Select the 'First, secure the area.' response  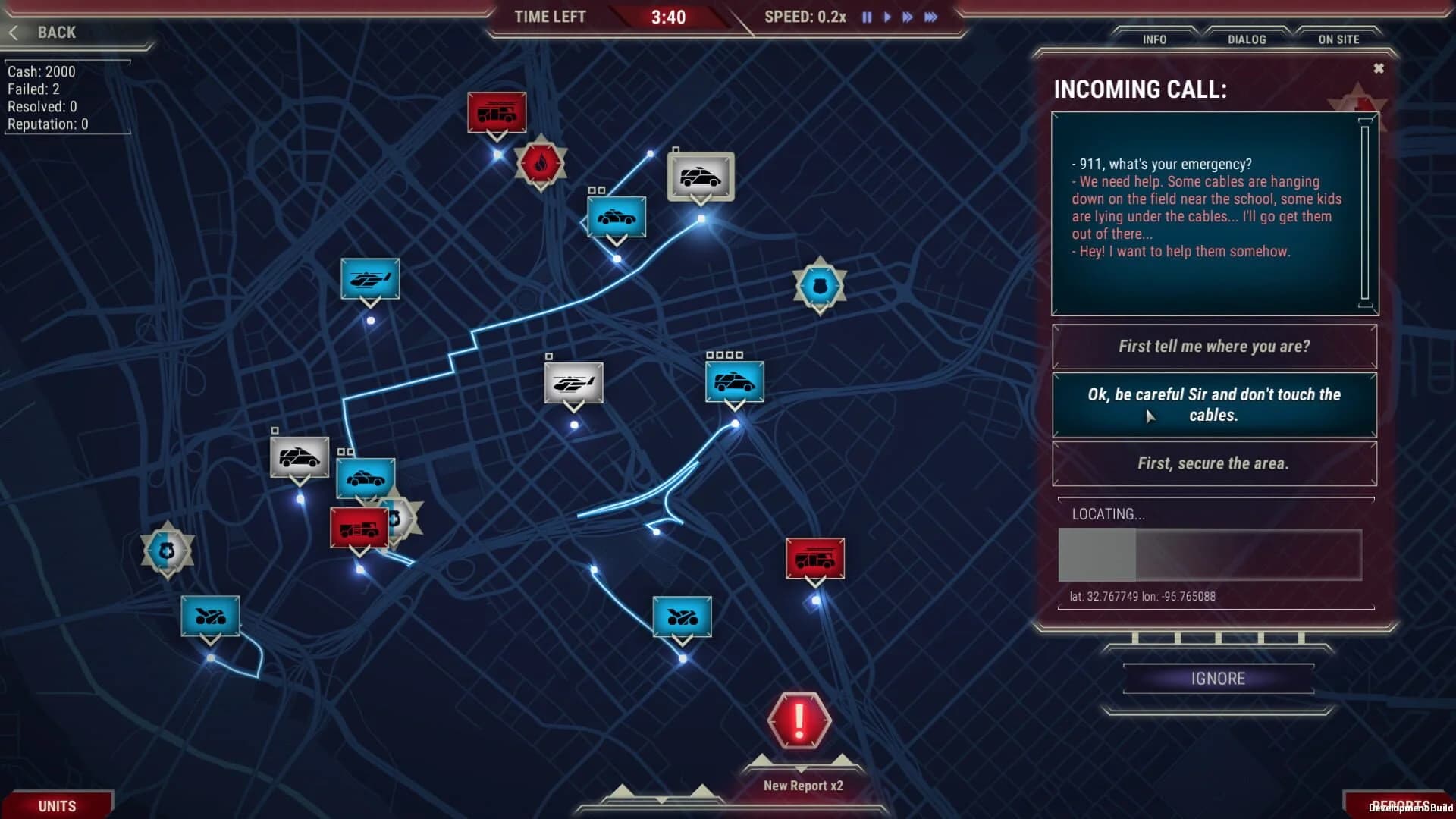tap(1213, 463)
